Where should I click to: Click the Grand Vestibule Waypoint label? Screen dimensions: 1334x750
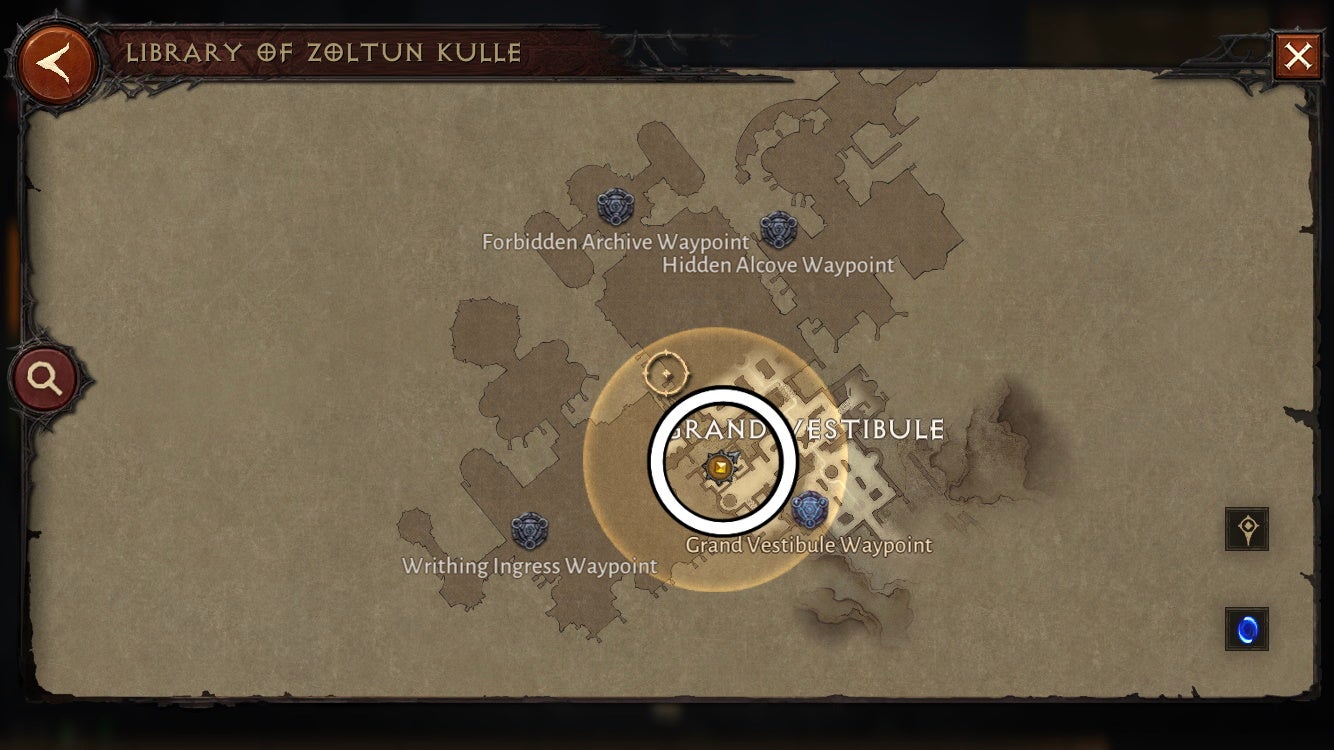(x=809, y=544)
